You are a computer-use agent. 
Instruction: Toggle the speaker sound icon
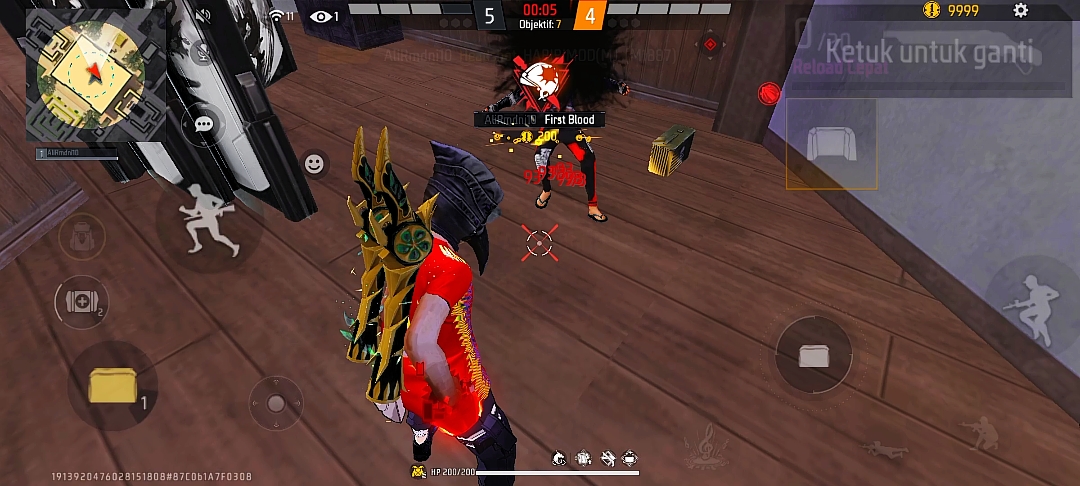pos(204,16)
